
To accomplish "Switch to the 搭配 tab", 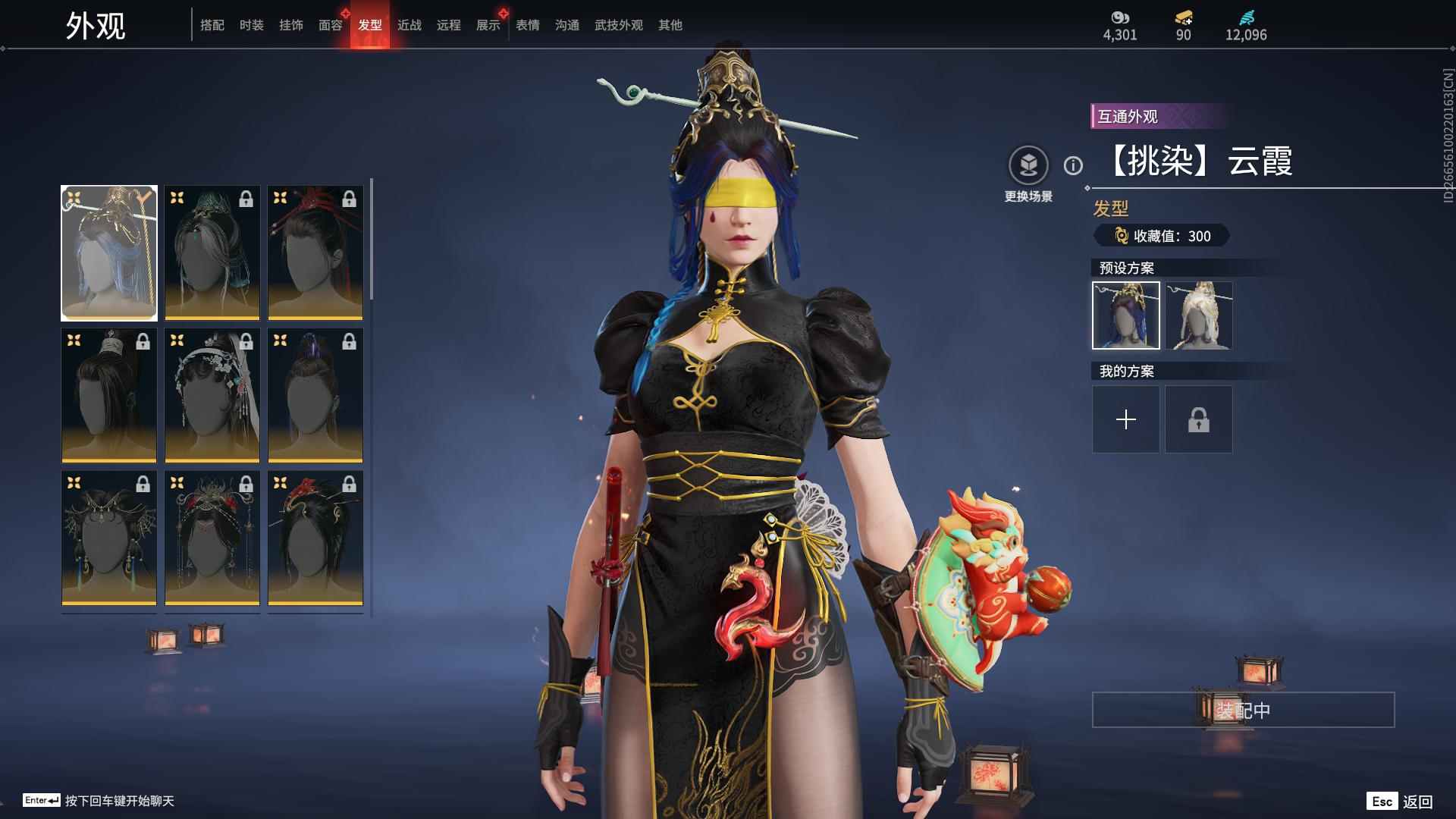I will tap(212, 25).
